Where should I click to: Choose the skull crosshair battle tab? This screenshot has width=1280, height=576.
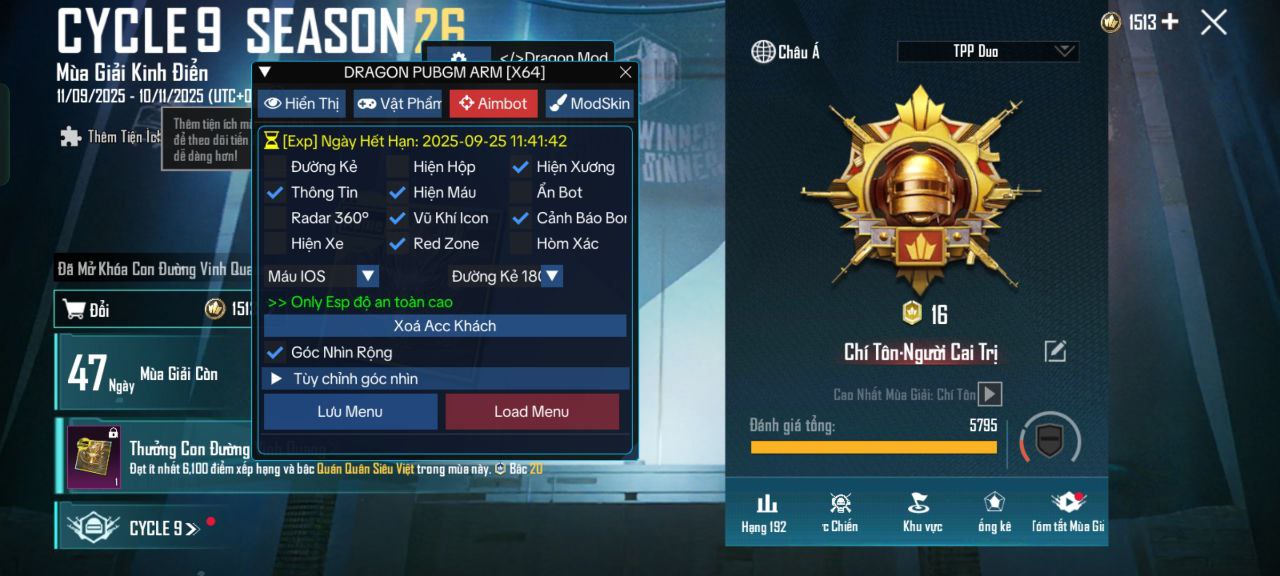pyautogui.click(x=840, y=512)
